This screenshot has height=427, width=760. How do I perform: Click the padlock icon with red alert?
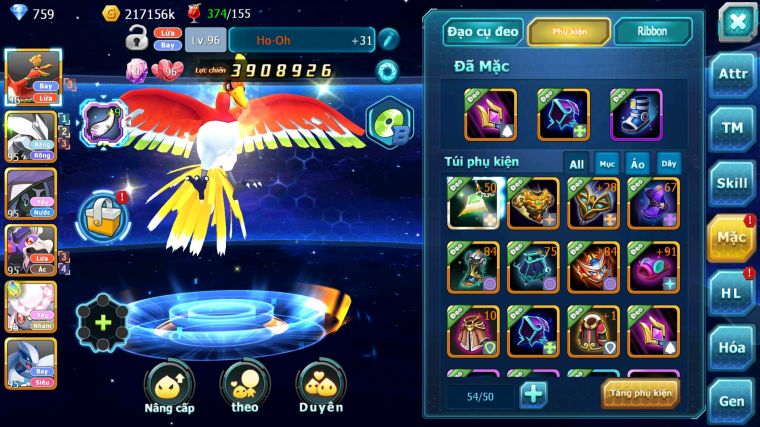(x=103, y=215)
